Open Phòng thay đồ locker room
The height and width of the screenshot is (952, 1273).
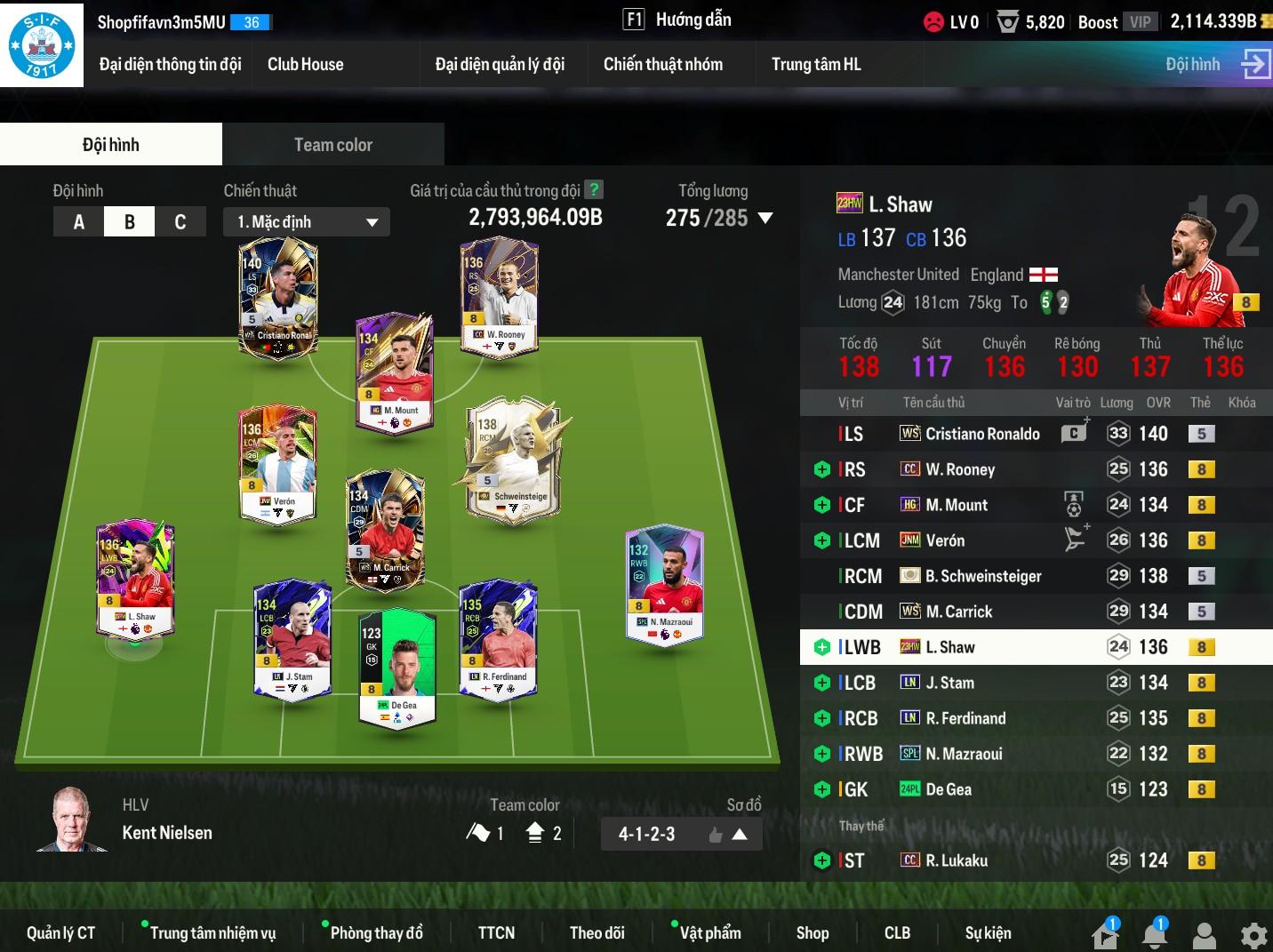(376, 932)
